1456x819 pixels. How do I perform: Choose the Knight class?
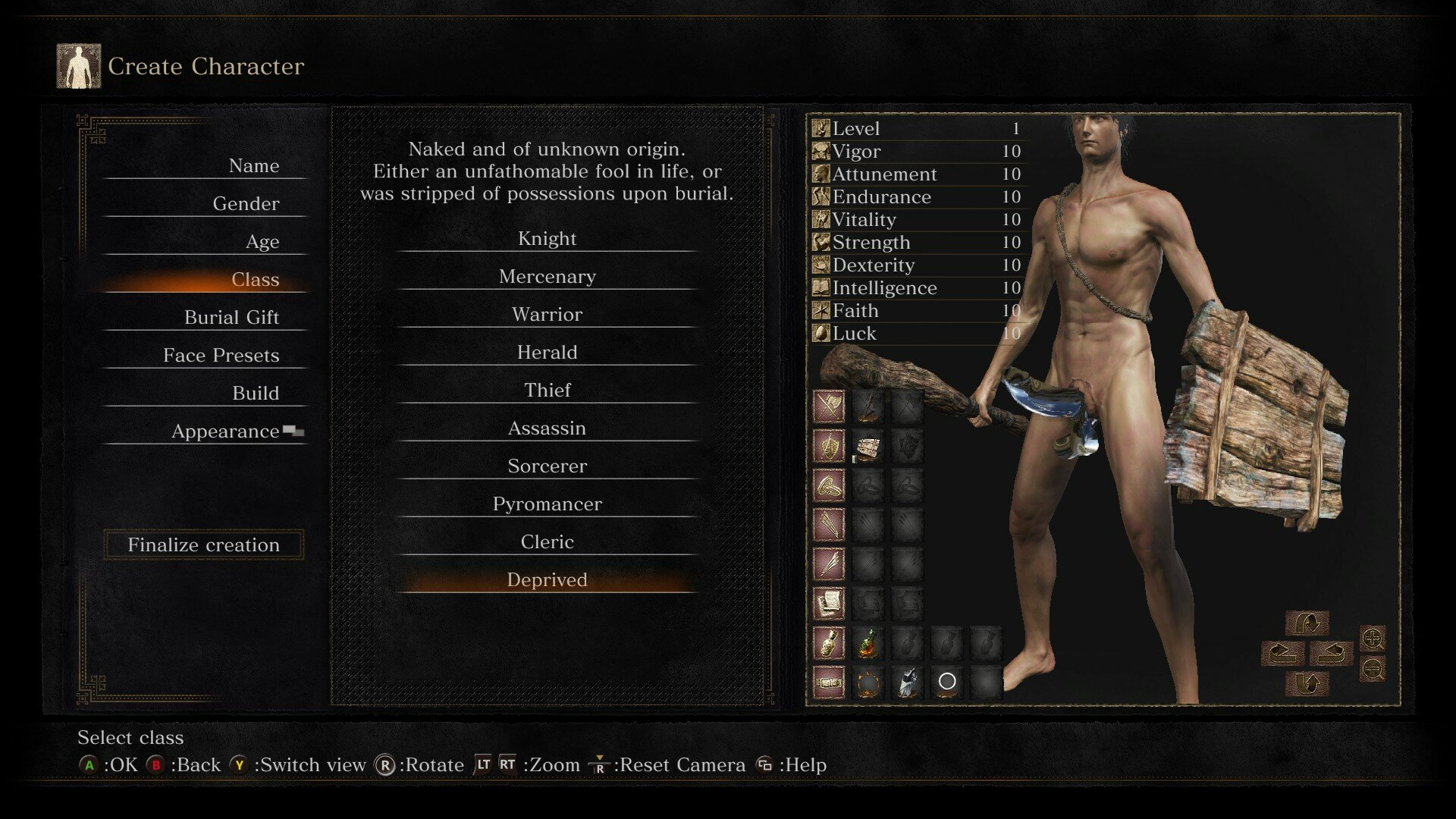coord(547,239)
